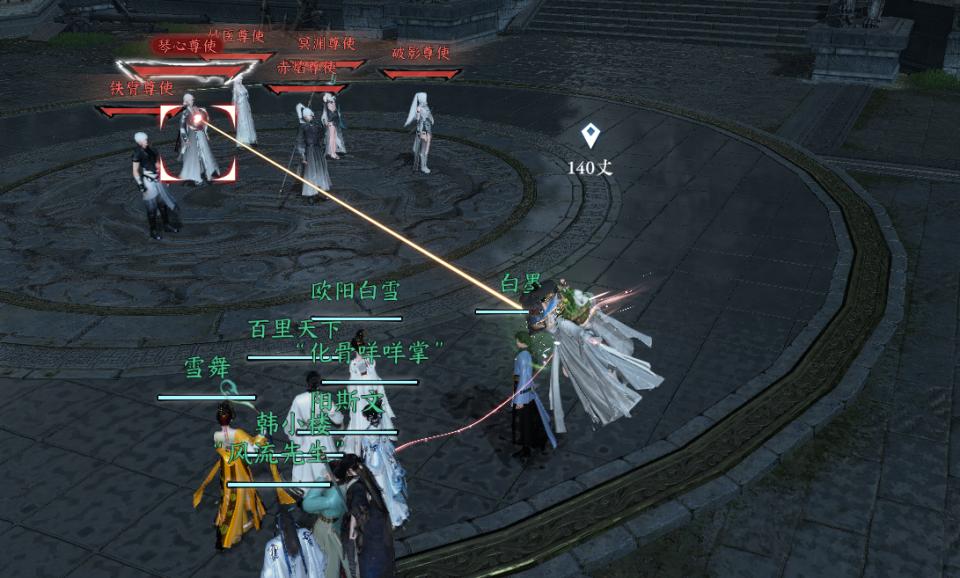Select ally nameplate 欧阳白雪
The height and width of the screenshot is (578, 960).
click(355, 292)
